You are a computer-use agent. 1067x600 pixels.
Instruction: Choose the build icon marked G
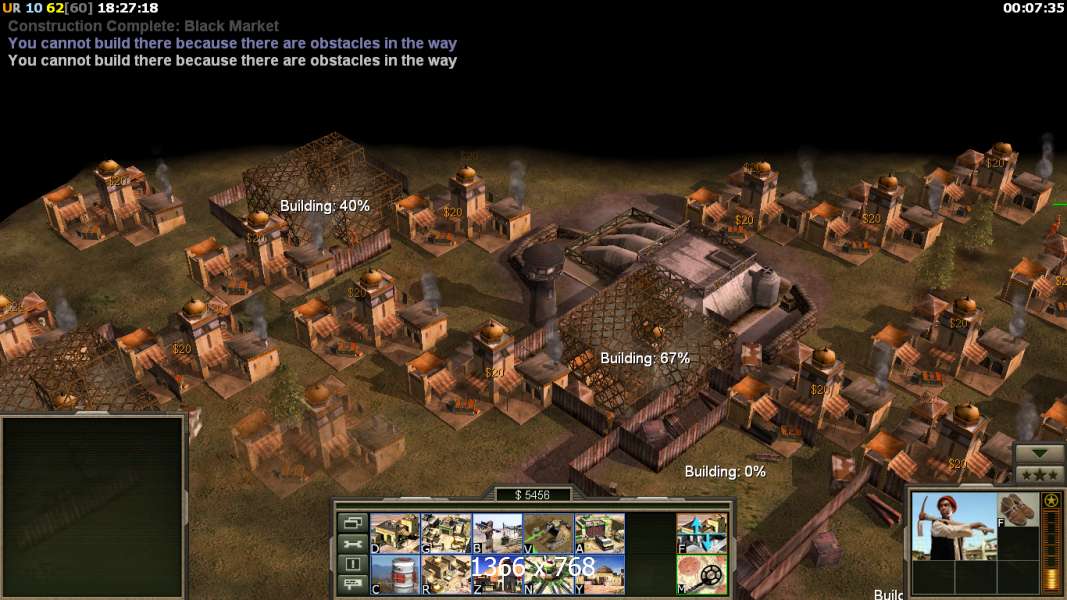coord(445,533)
